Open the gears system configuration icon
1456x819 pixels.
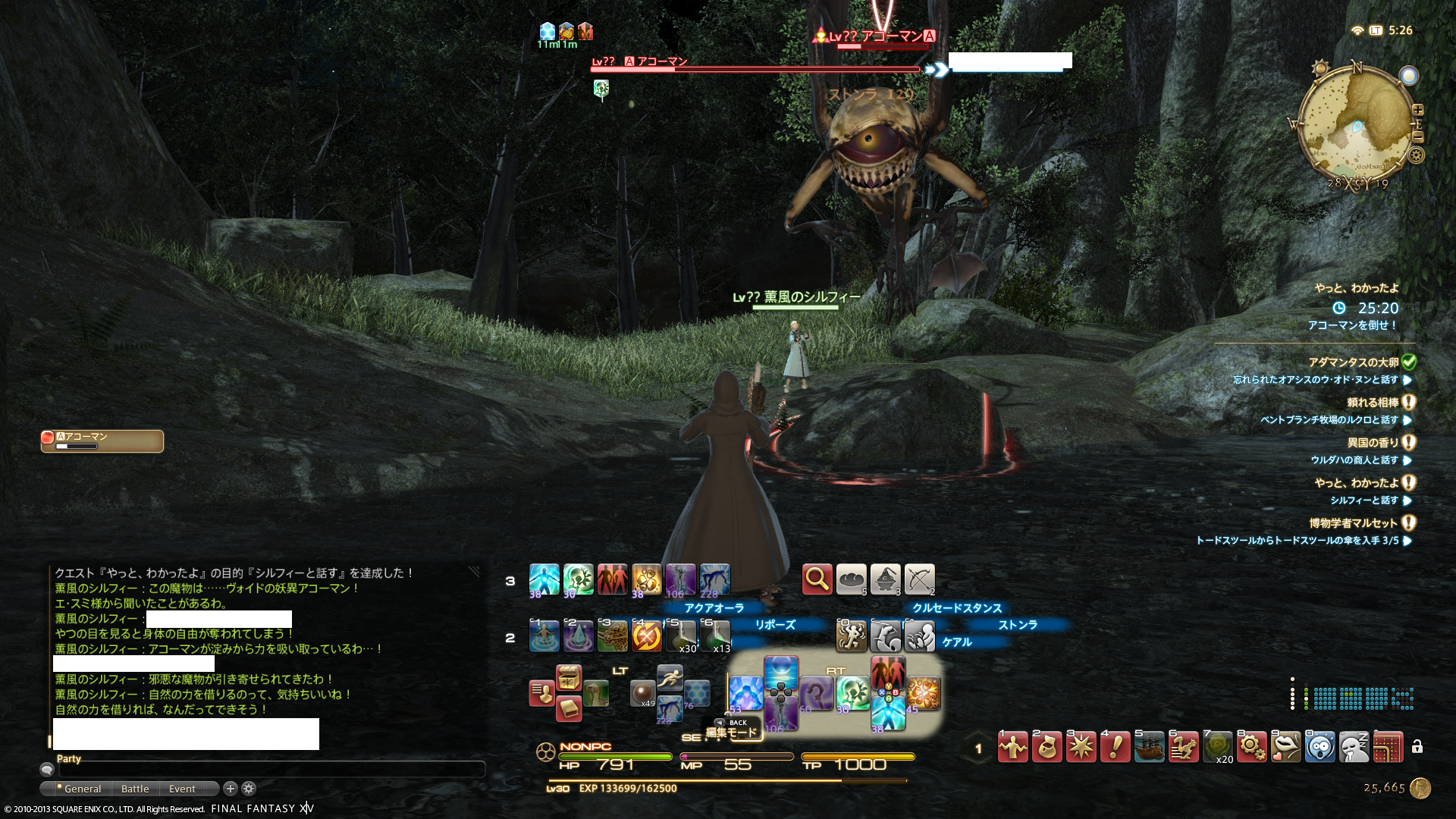click(x=1252, y=748)
